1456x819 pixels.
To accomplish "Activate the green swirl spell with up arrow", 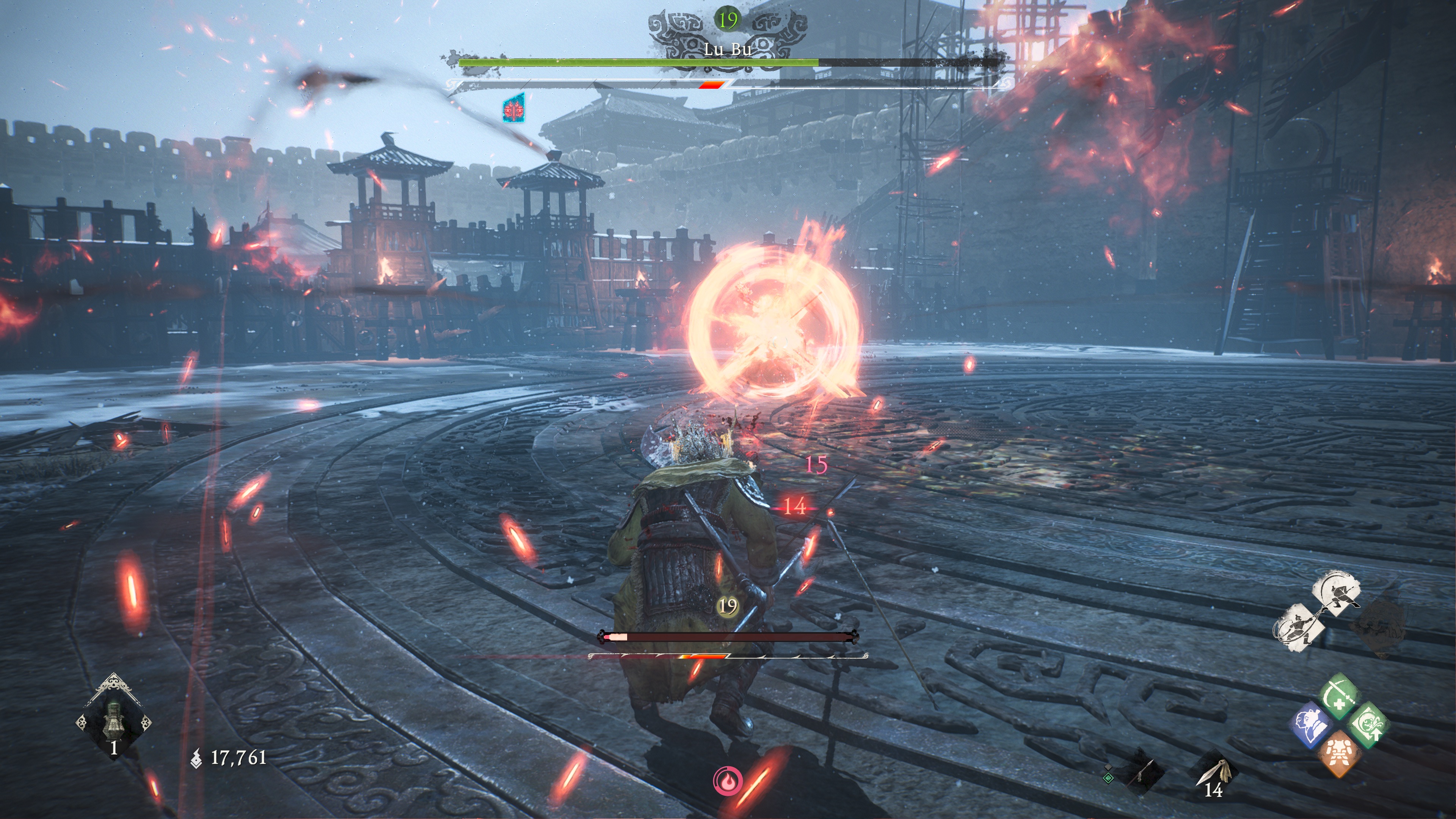I will (1368, 725).
